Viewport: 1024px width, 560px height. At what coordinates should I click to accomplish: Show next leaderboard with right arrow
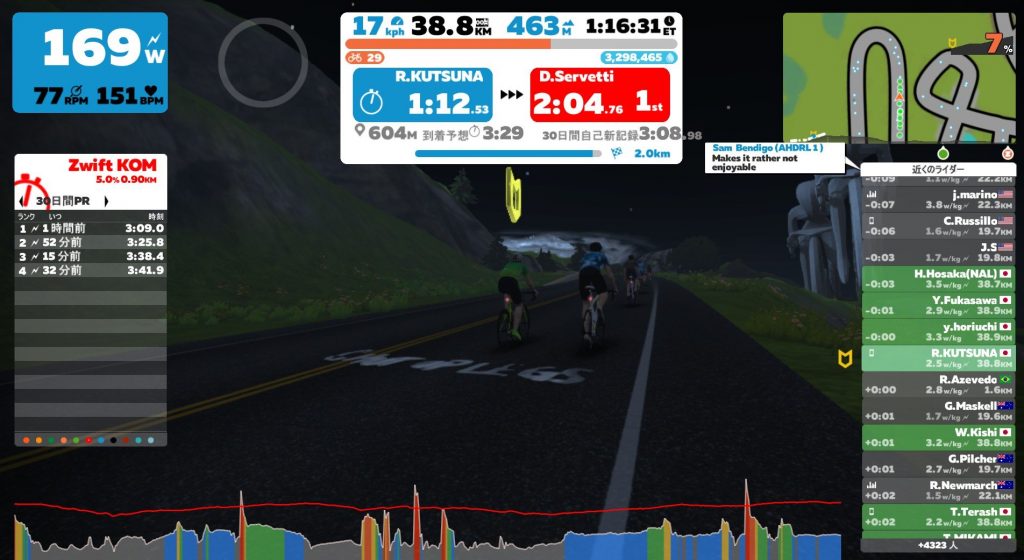click(x=105, y=201)
